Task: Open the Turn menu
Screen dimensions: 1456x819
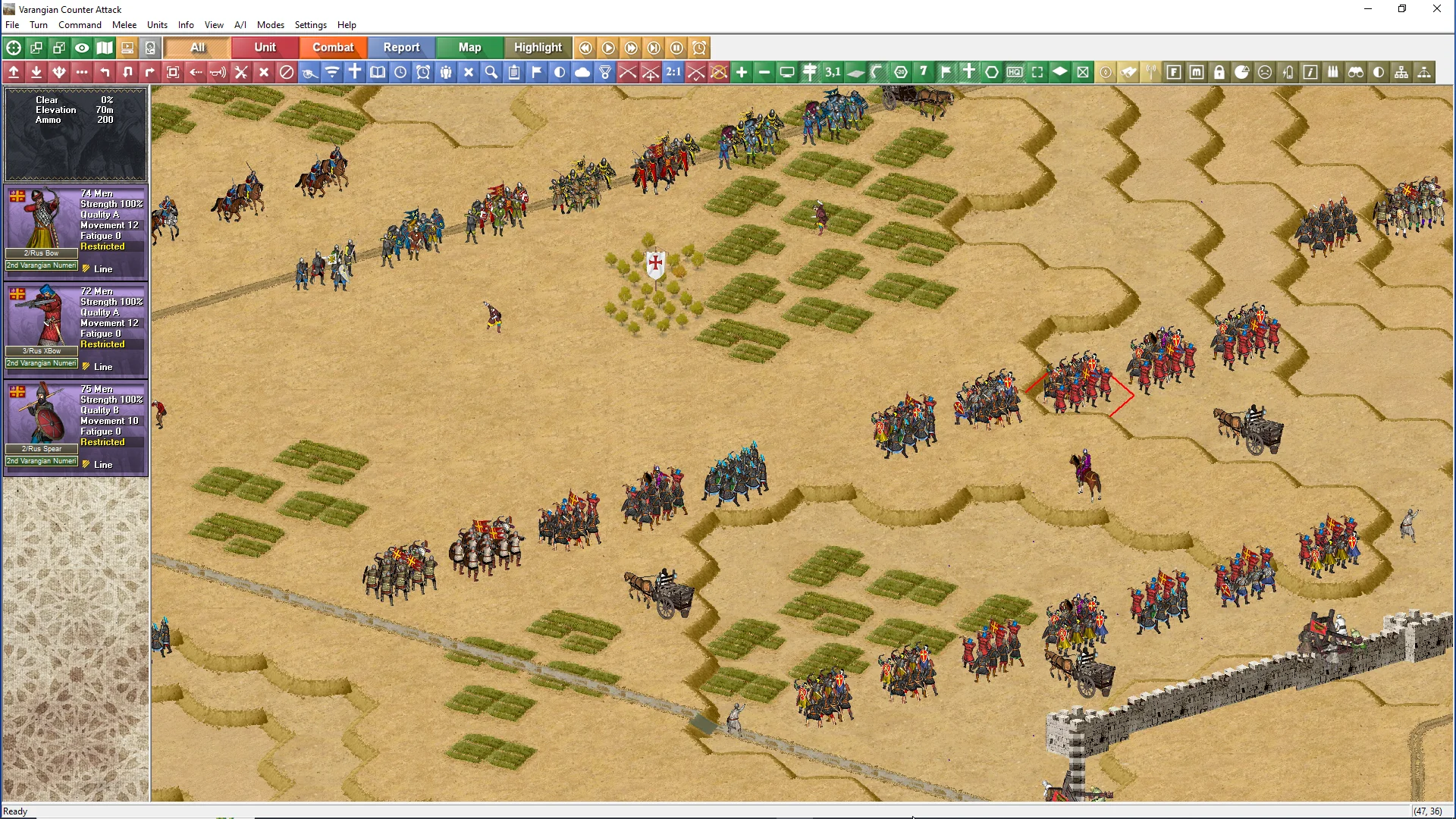Action: coord(38,25)
